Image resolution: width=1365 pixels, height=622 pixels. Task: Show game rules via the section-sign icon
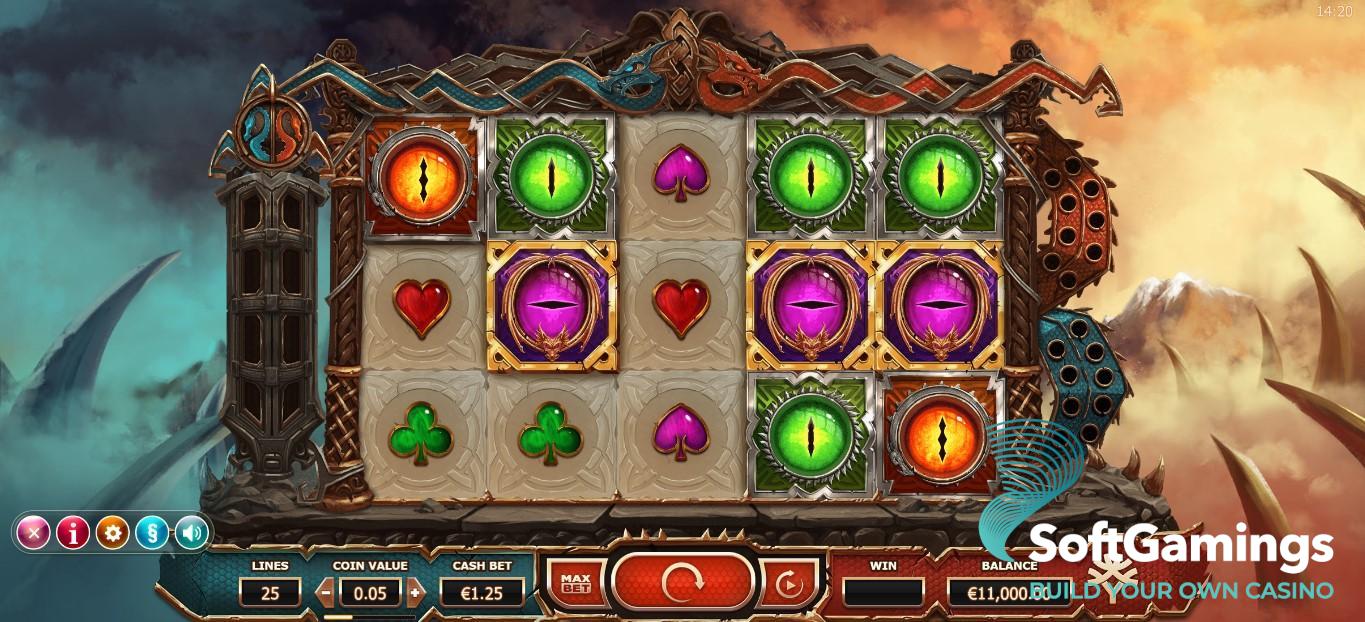click(152, 533)
